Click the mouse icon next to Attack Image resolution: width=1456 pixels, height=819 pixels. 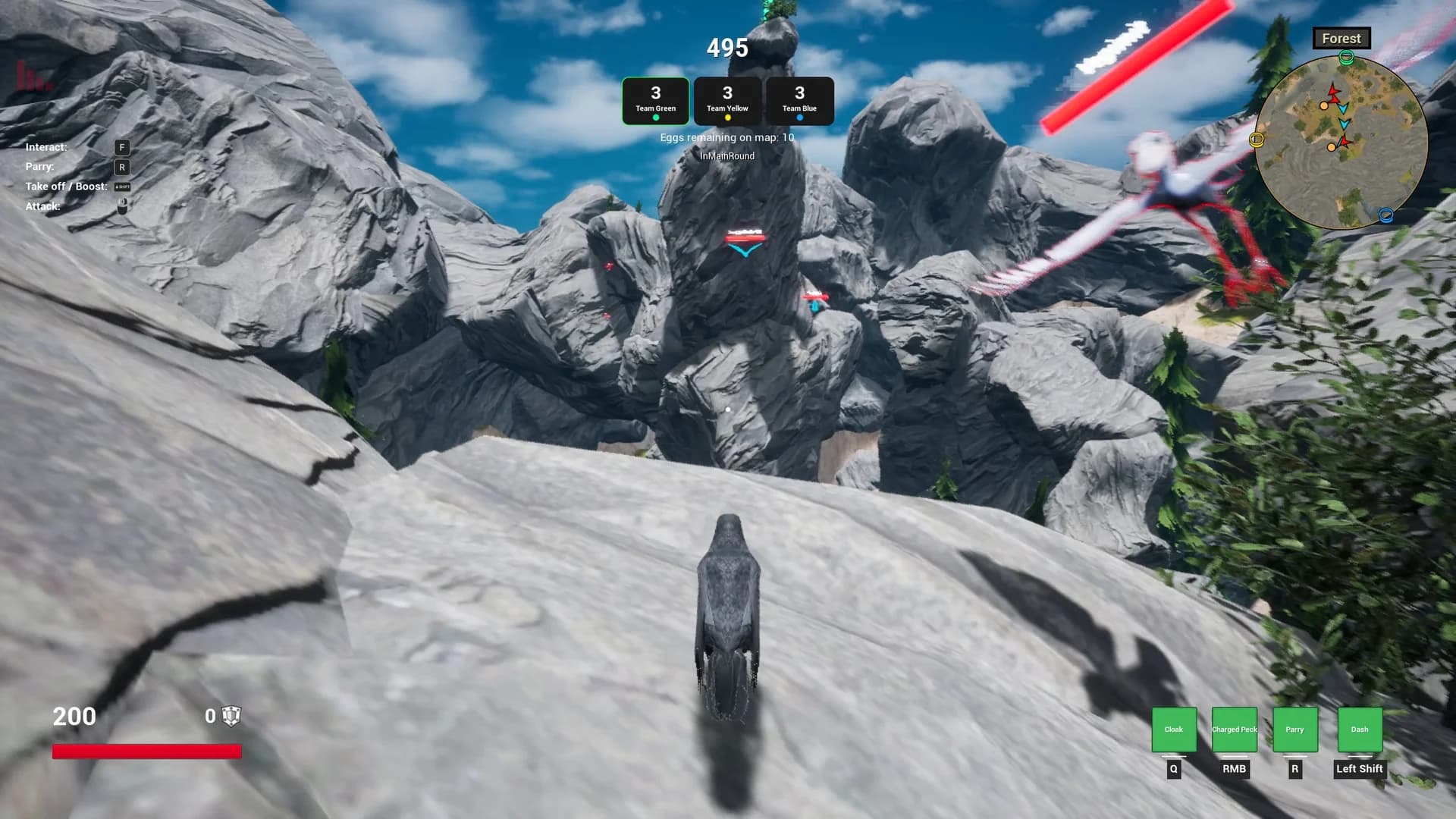point(121,204)
